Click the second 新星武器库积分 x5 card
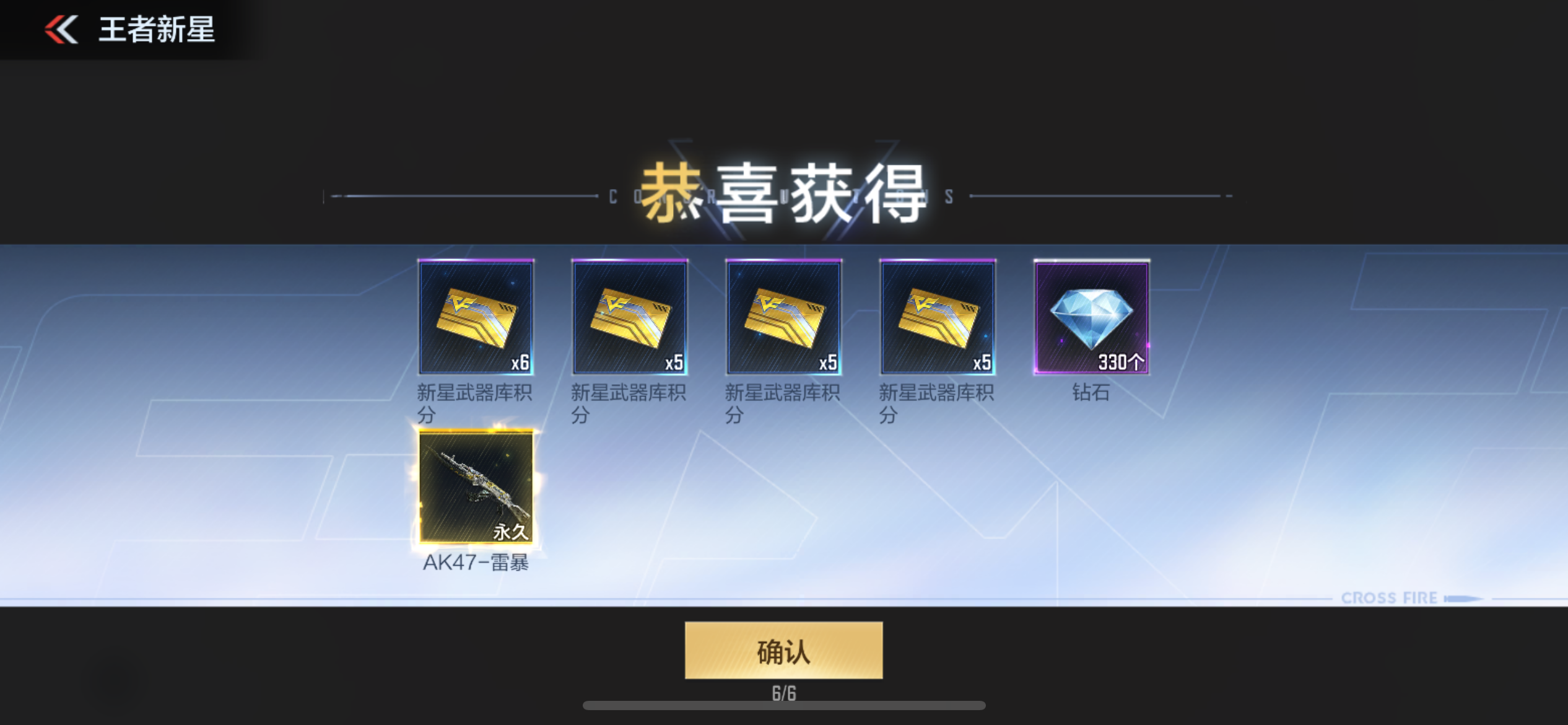The height and width of the screenshot is (725, 1568). coord(630,317)
